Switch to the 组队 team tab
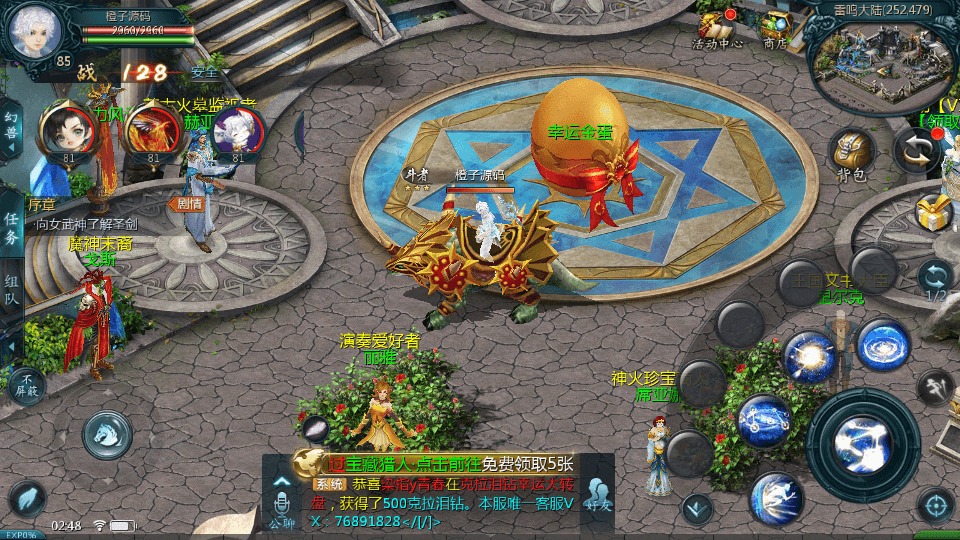This screenshot has width=960, height=540. click(11, 290)
